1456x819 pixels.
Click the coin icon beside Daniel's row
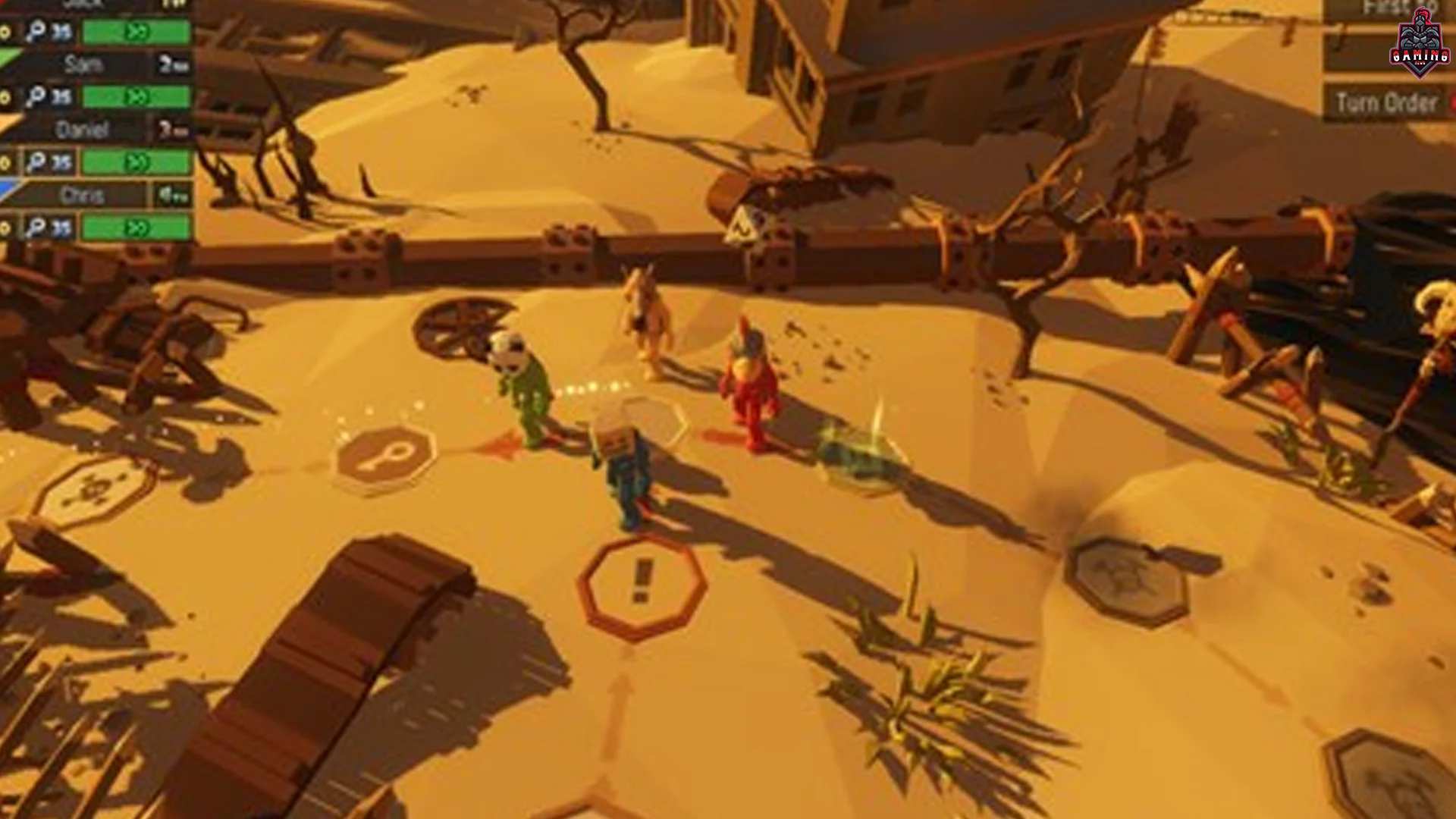(4, 159)
